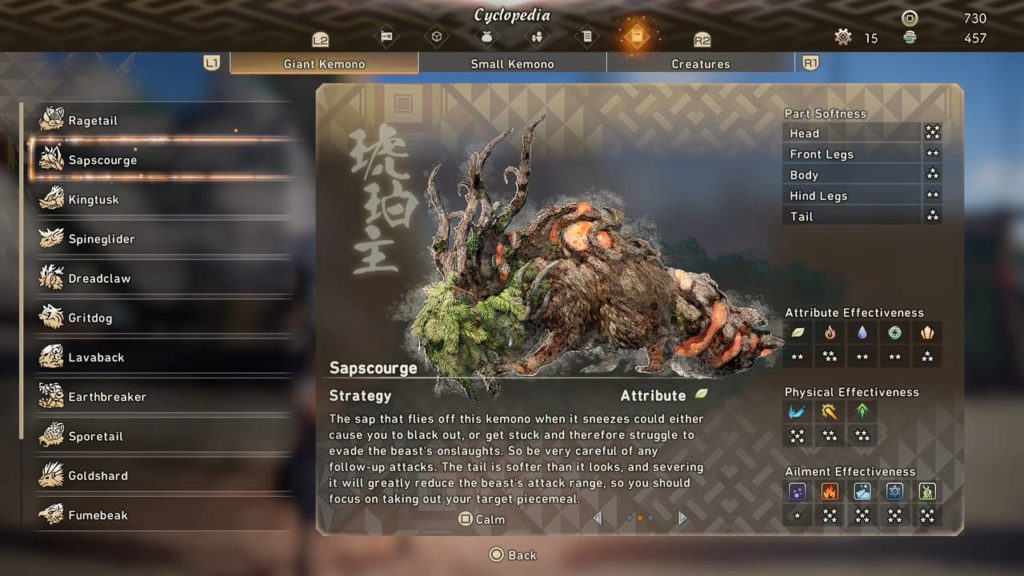The image size is (1024, 576).
Task: Choose Sporetail from the list
Action: (96, 437)
